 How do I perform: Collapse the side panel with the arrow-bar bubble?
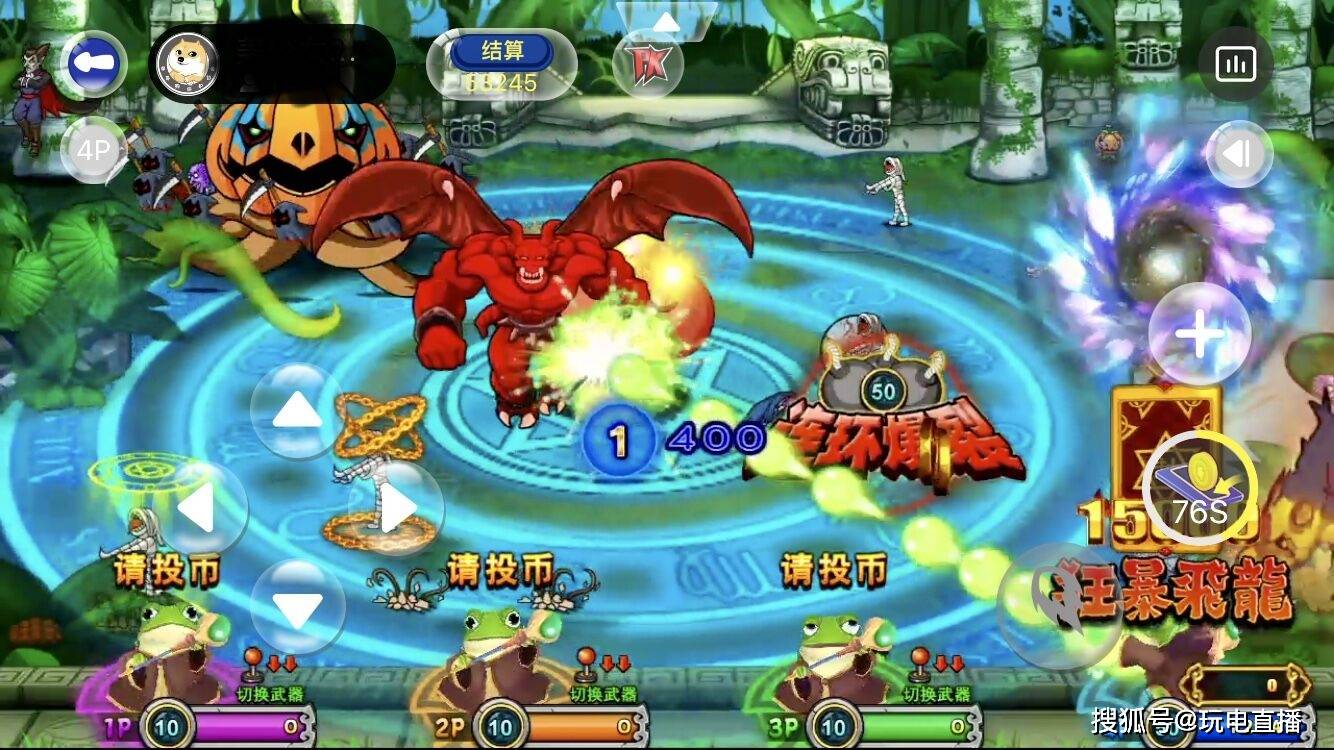[x=1239, y=154]
